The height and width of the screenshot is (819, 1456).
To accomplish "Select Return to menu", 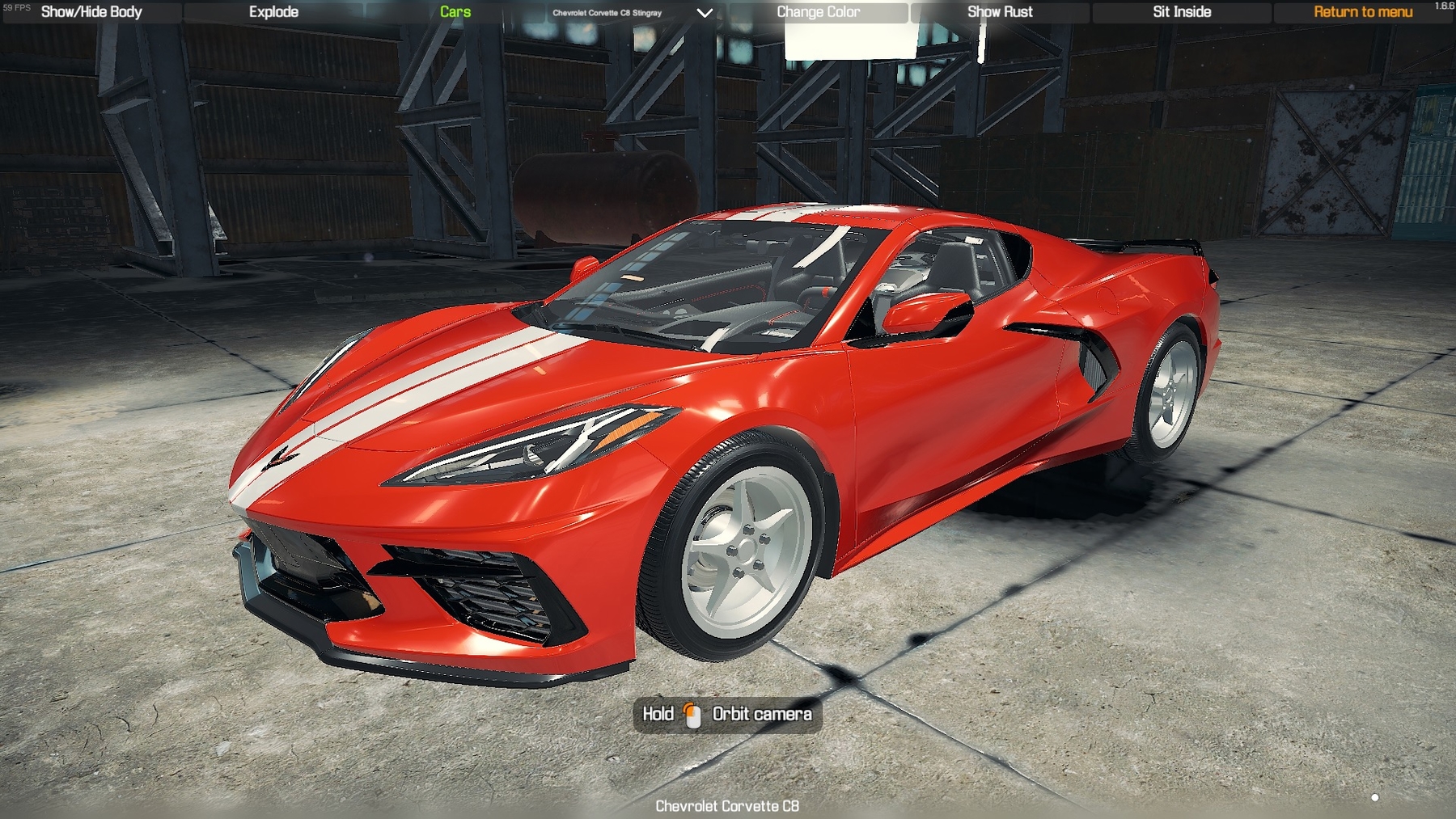I will (1362, 11).
